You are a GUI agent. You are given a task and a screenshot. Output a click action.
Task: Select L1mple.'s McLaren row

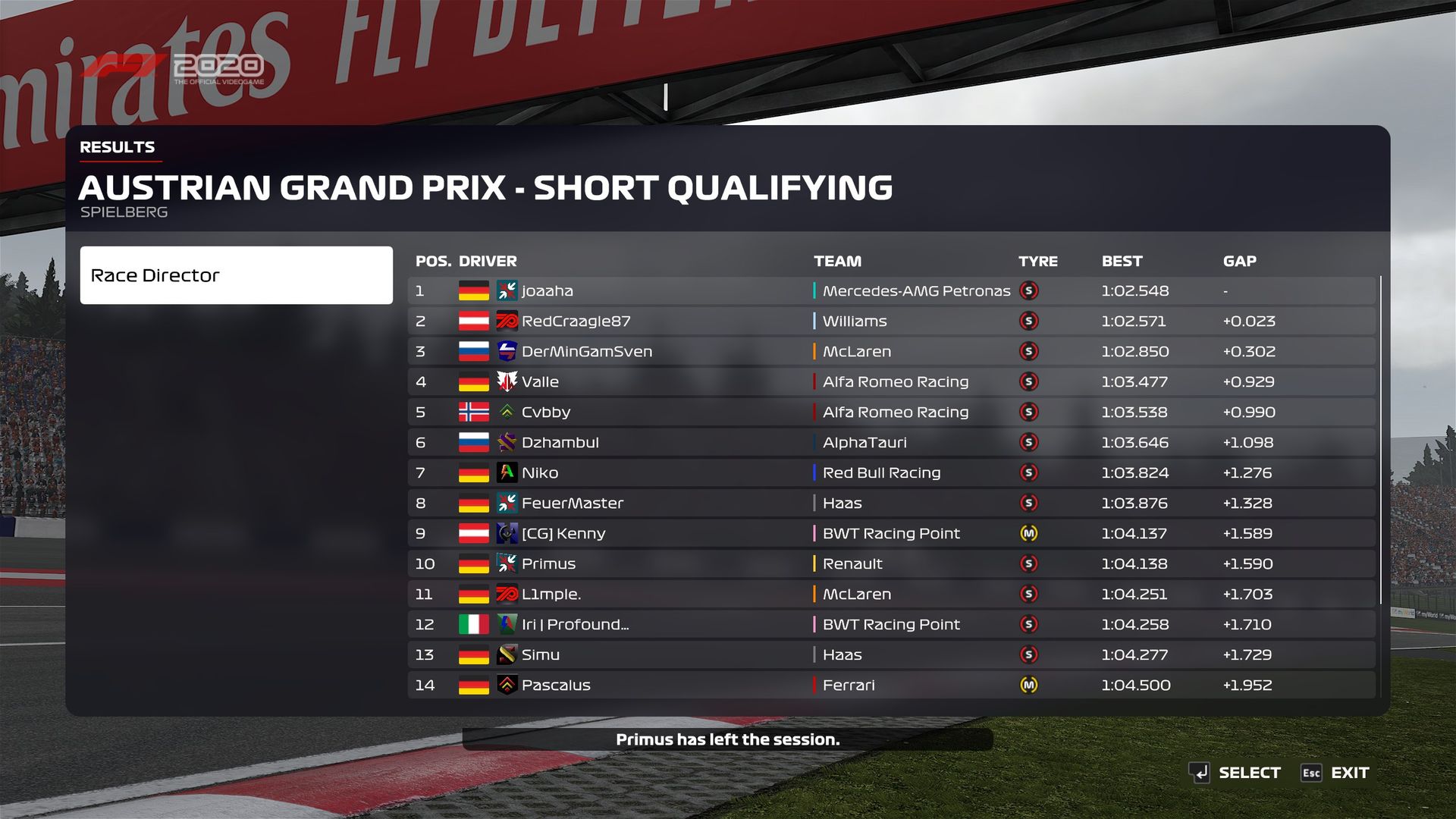click(x=891, y=595)
